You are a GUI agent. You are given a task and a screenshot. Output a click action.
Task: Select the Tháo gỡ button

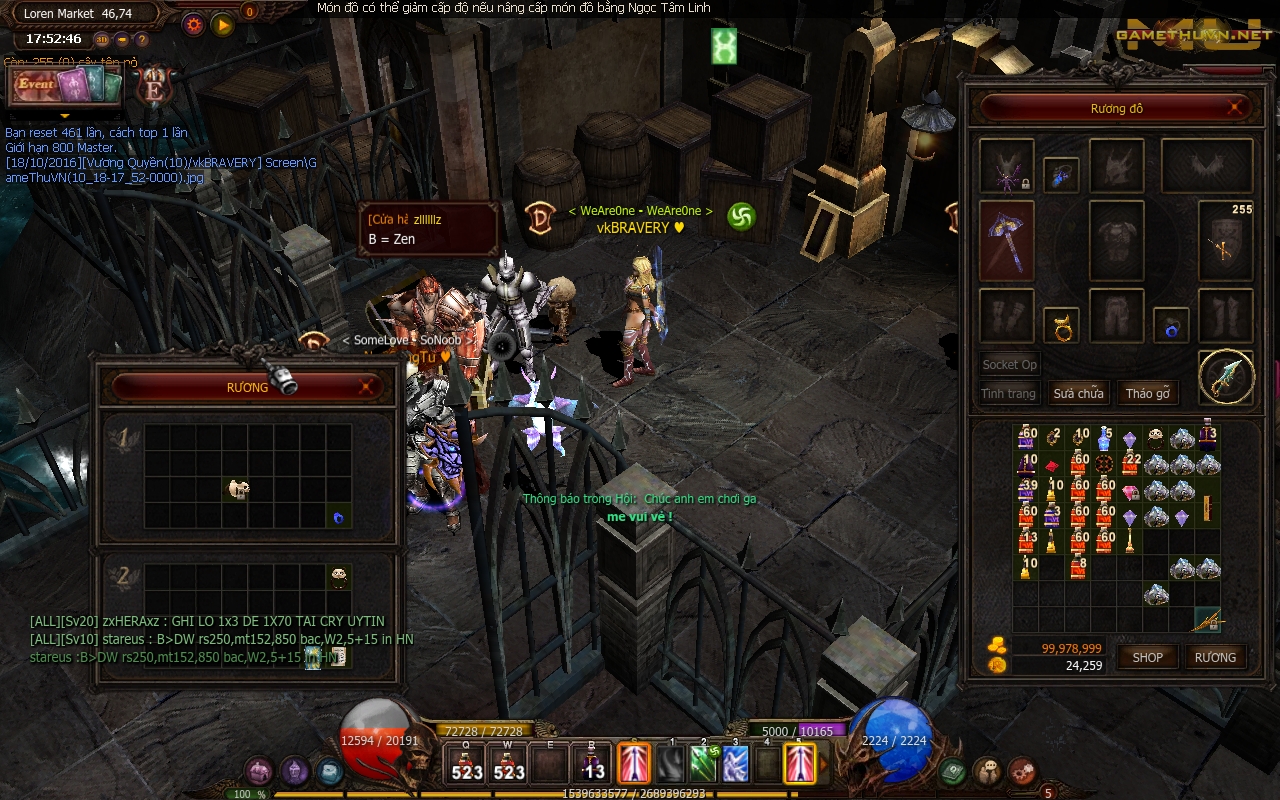(1147, 393)
